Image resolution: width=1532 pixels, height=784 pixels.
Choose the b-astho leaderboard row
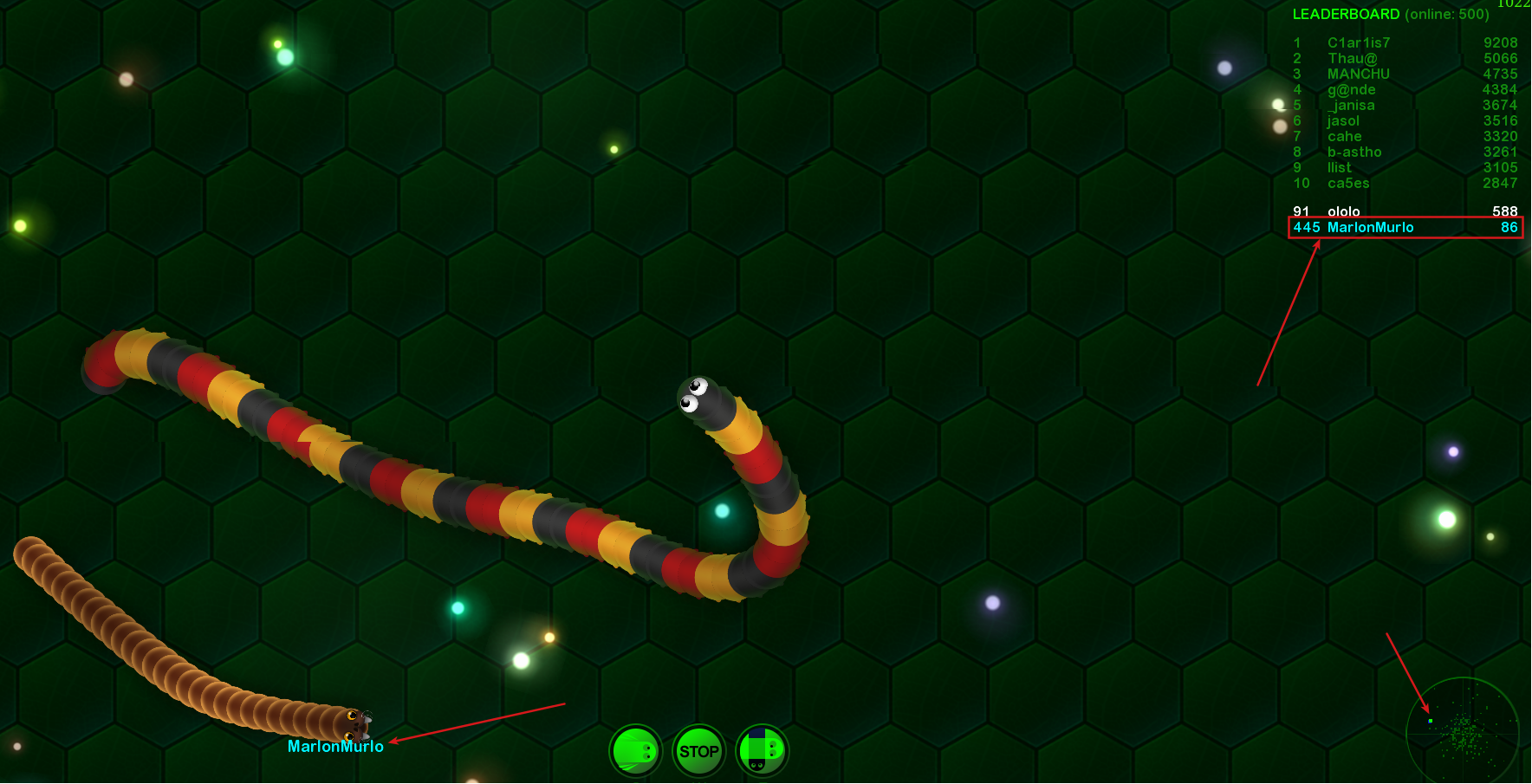[x=1405, y=152]
